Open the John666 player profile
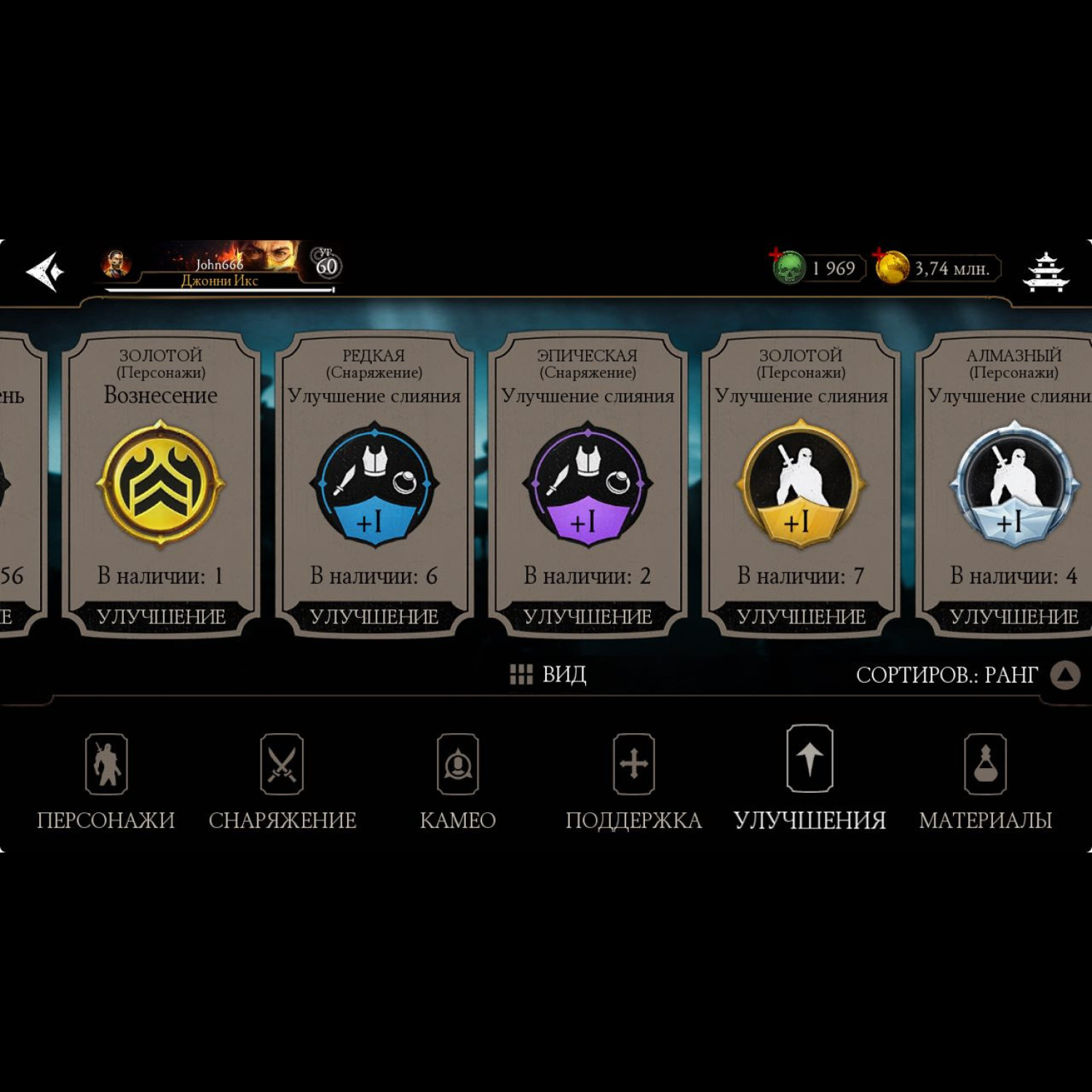The width and height of the screenshot is (1092, 1092). 218,268
